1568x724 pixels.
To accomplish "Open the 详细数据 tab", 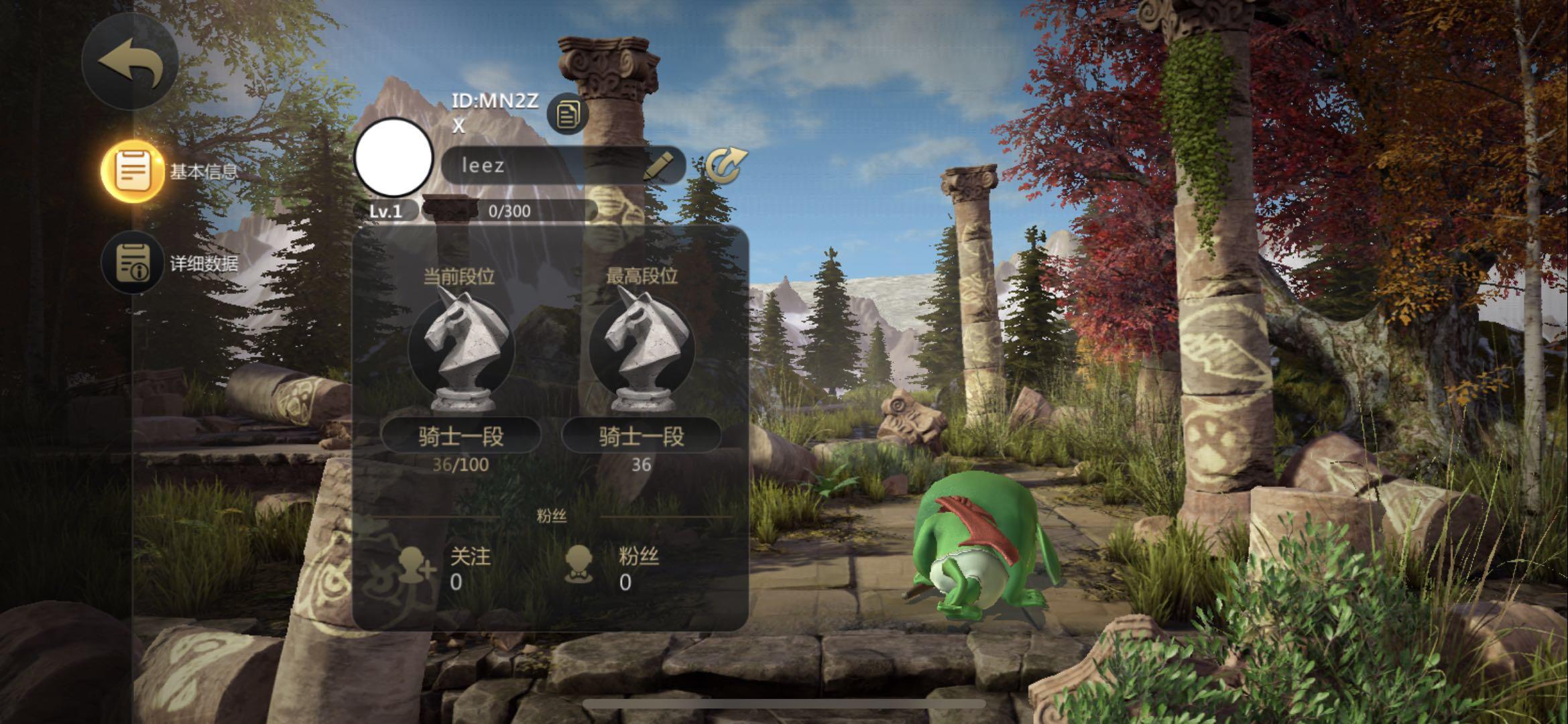I will pyautogui.click(x=133, y=263).
